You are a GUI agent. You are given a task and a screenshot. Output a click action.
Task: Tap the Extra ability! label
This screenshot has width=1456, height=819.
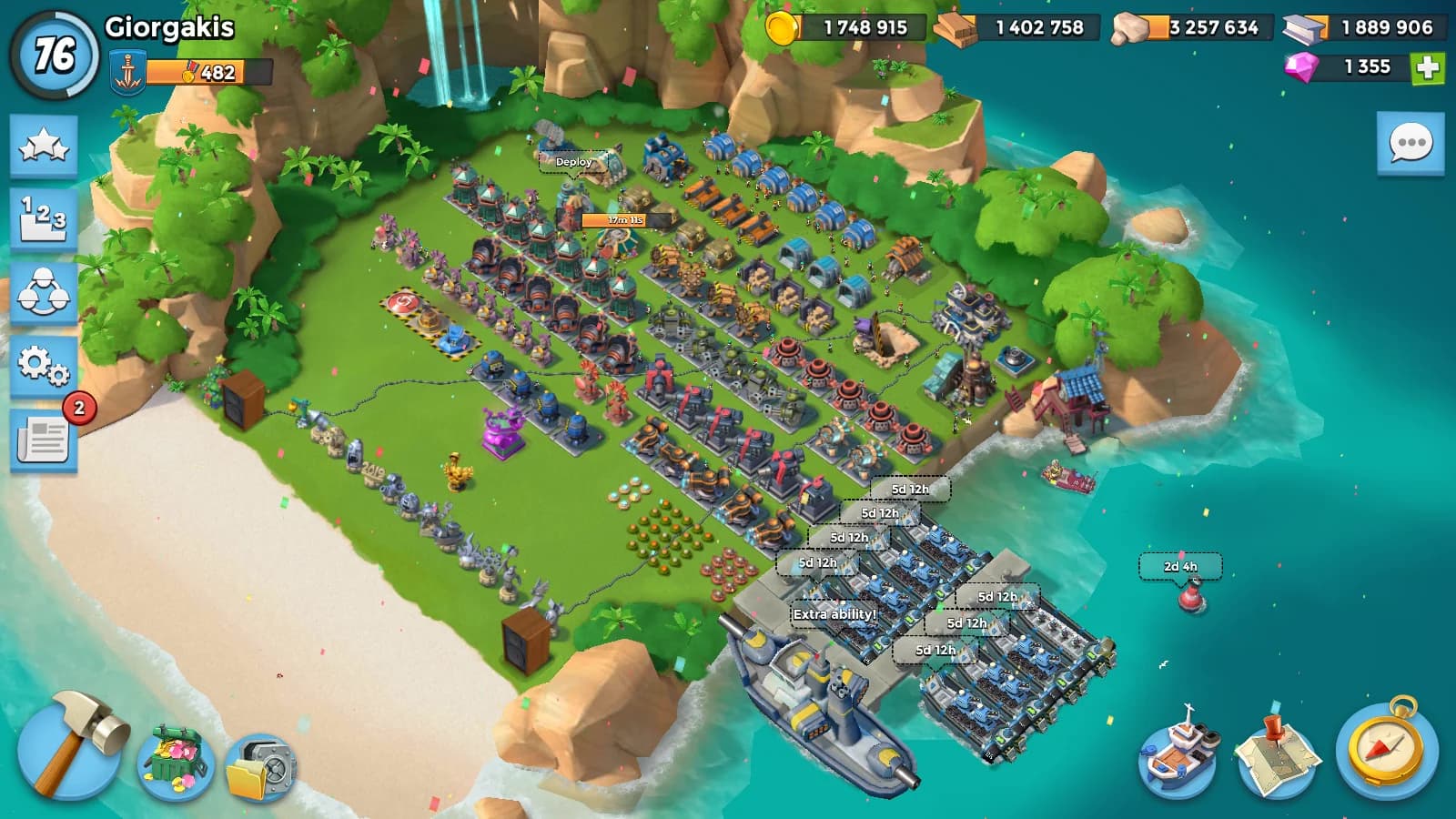point(834,614)
